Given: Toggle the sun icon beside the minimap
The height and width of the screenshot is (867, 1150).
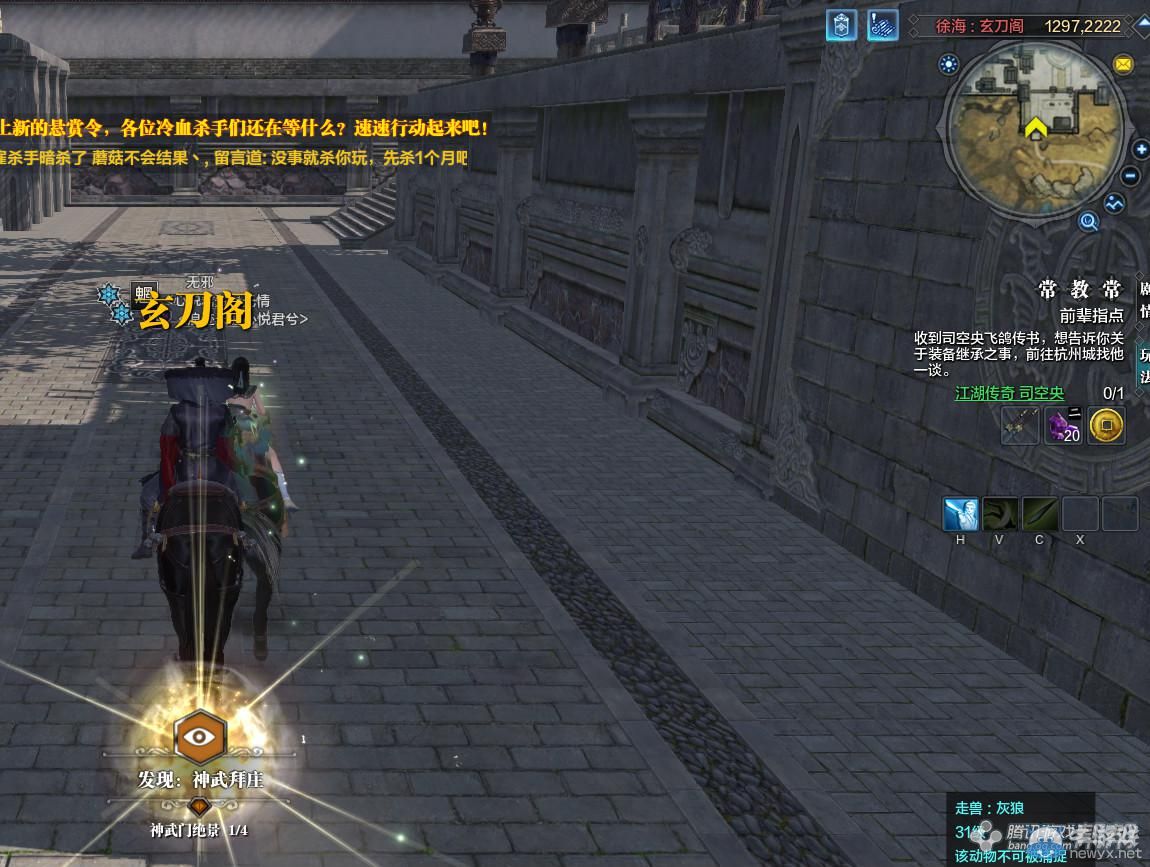Looking at the screenshot, I should (948, 65).
